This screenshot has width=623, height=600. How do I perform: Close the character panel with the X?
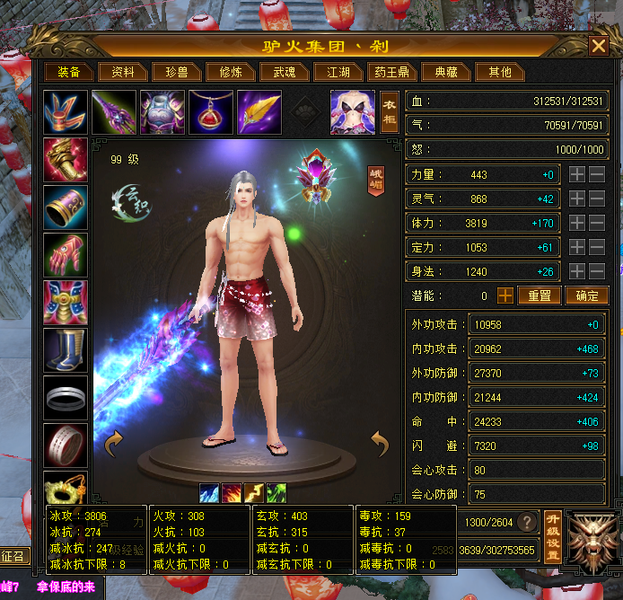tap(598, 46)
